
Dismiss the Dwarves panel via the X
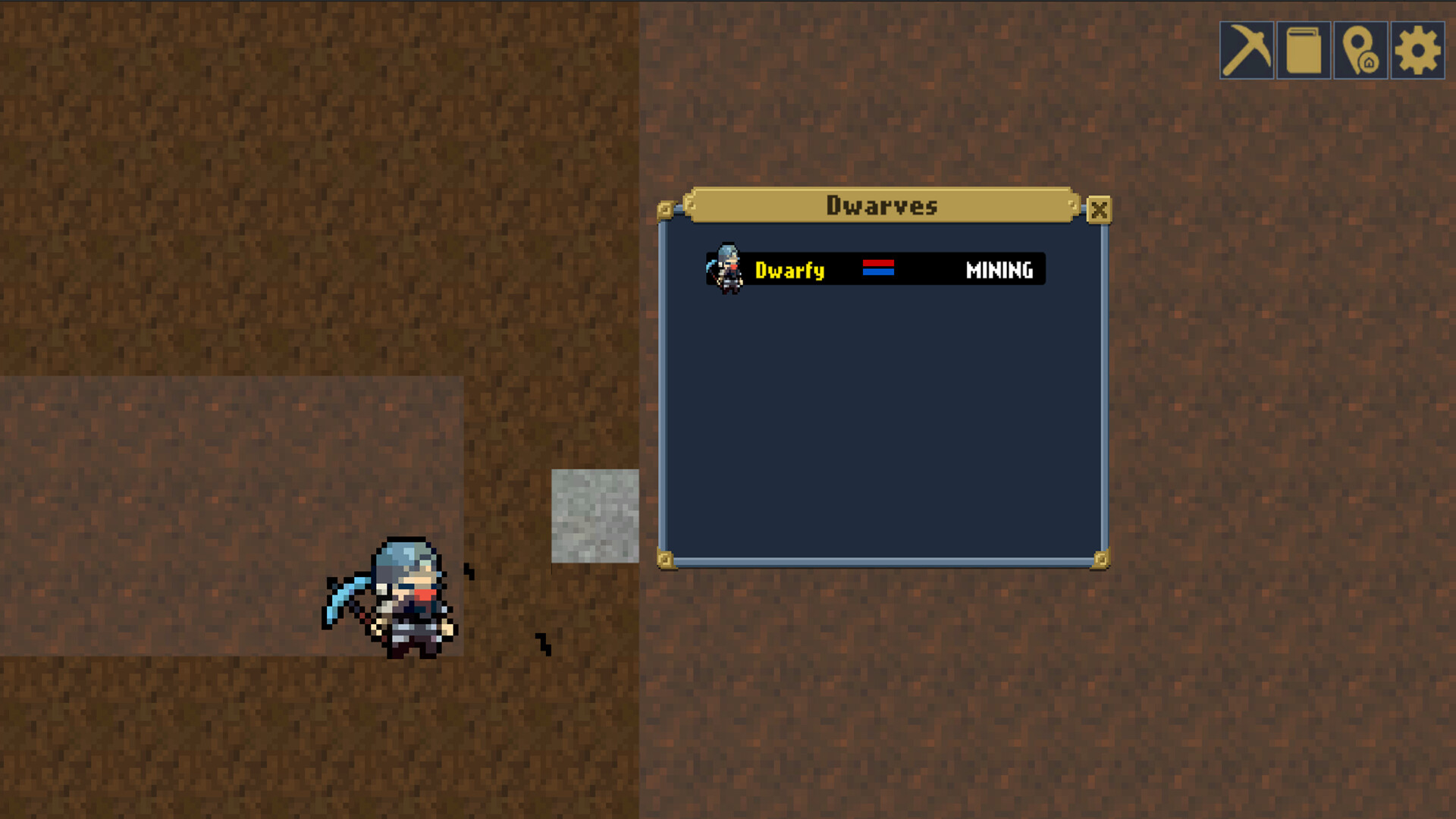click(x=1100, y=210)
